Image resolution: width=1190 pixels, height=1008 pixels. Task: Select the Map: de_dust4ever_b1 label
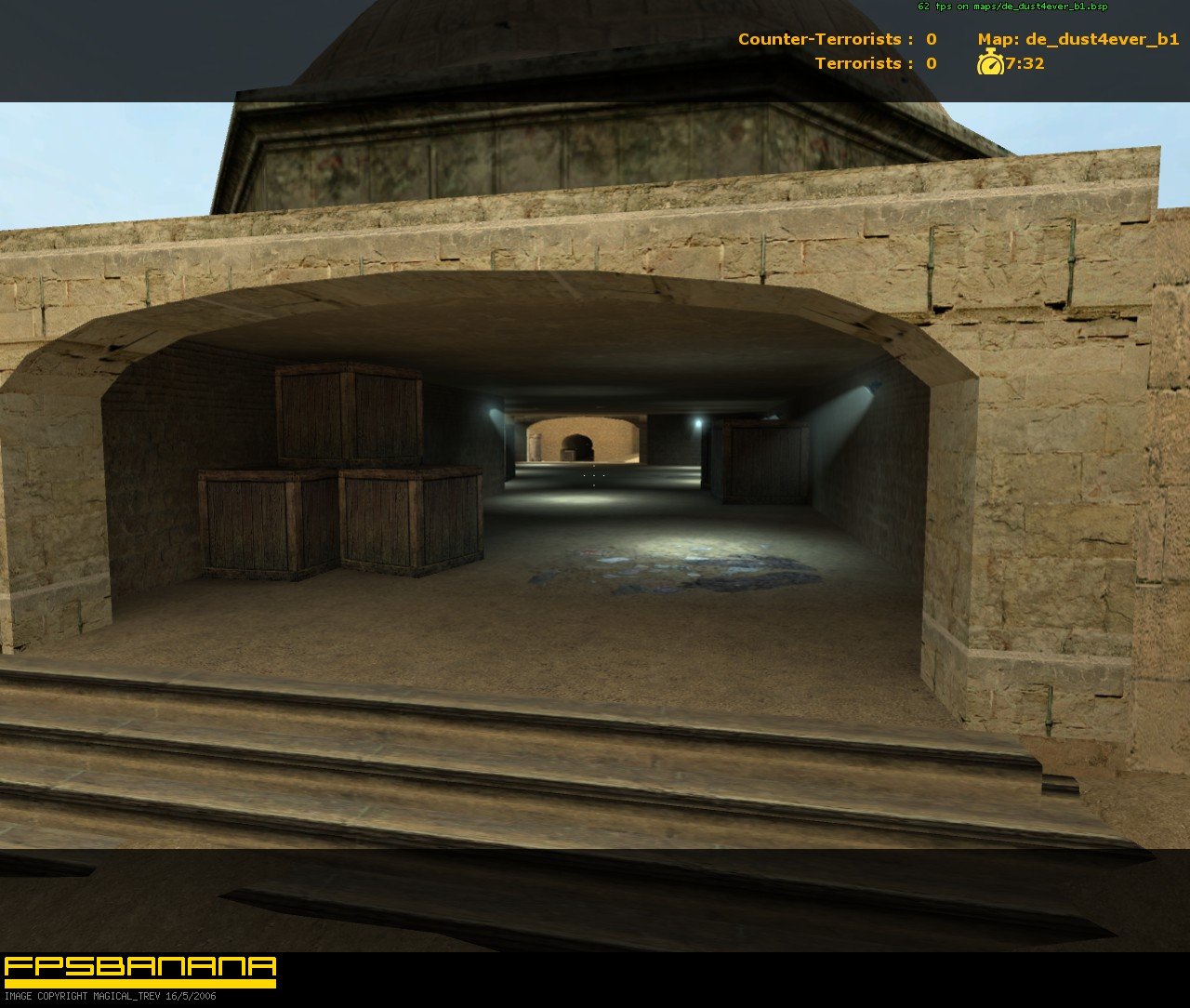click(1078, 37)
